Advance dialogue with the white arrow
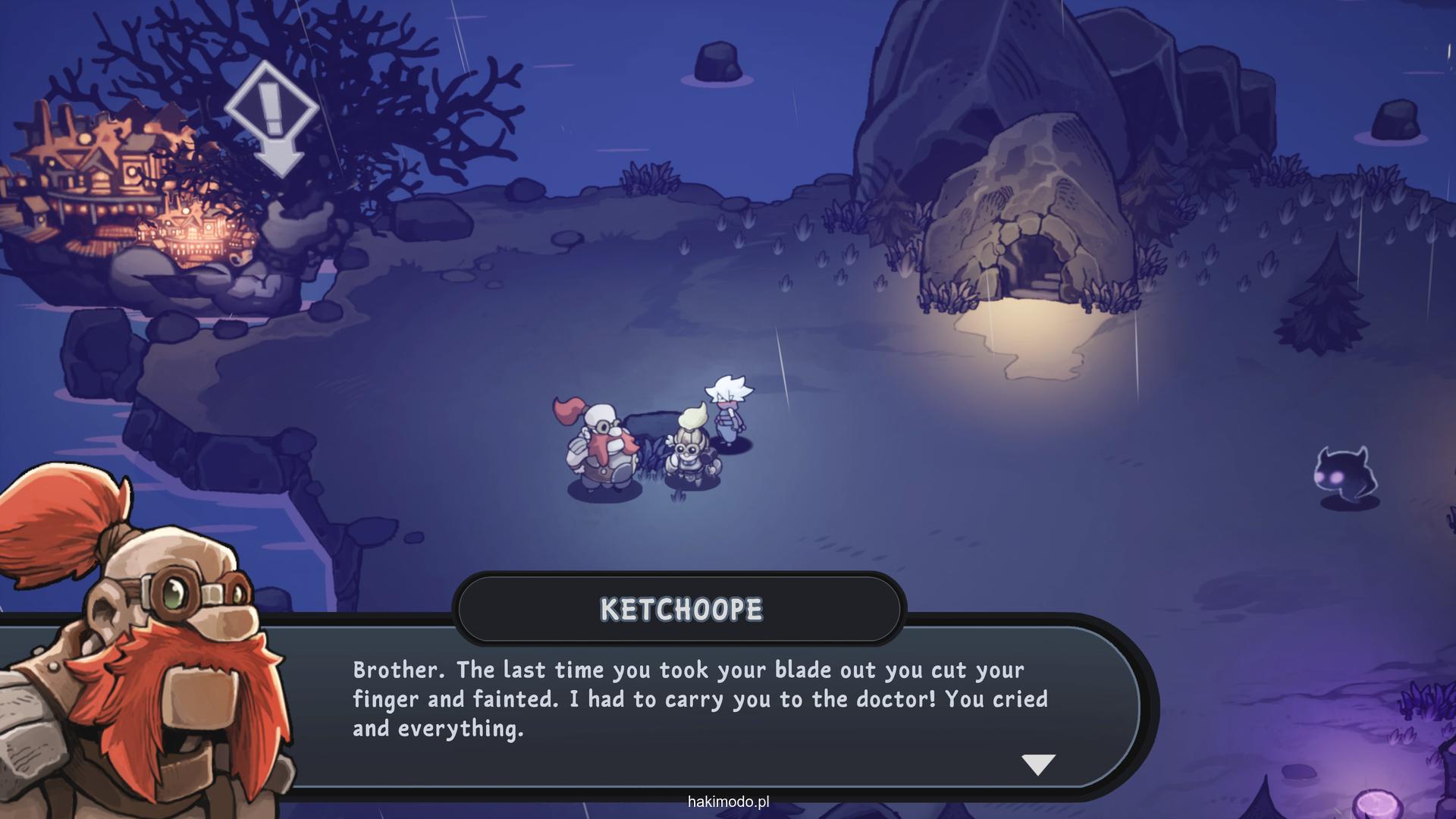Viewport: 1456px width, 819px height. click(x=1038, y=764)
